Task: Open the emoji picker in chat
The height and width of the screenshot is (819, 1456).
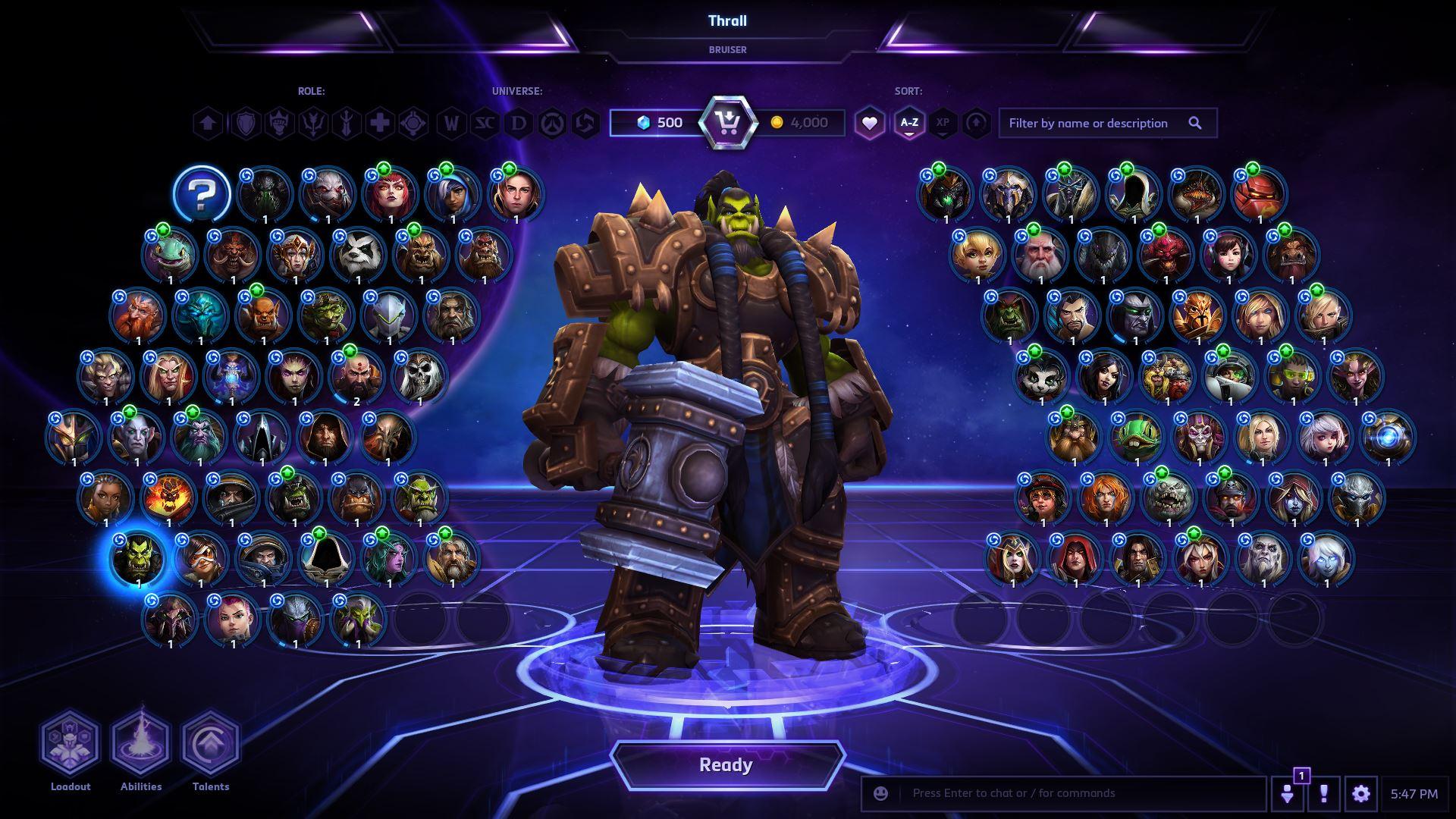Action: click(x=880, y=793)
